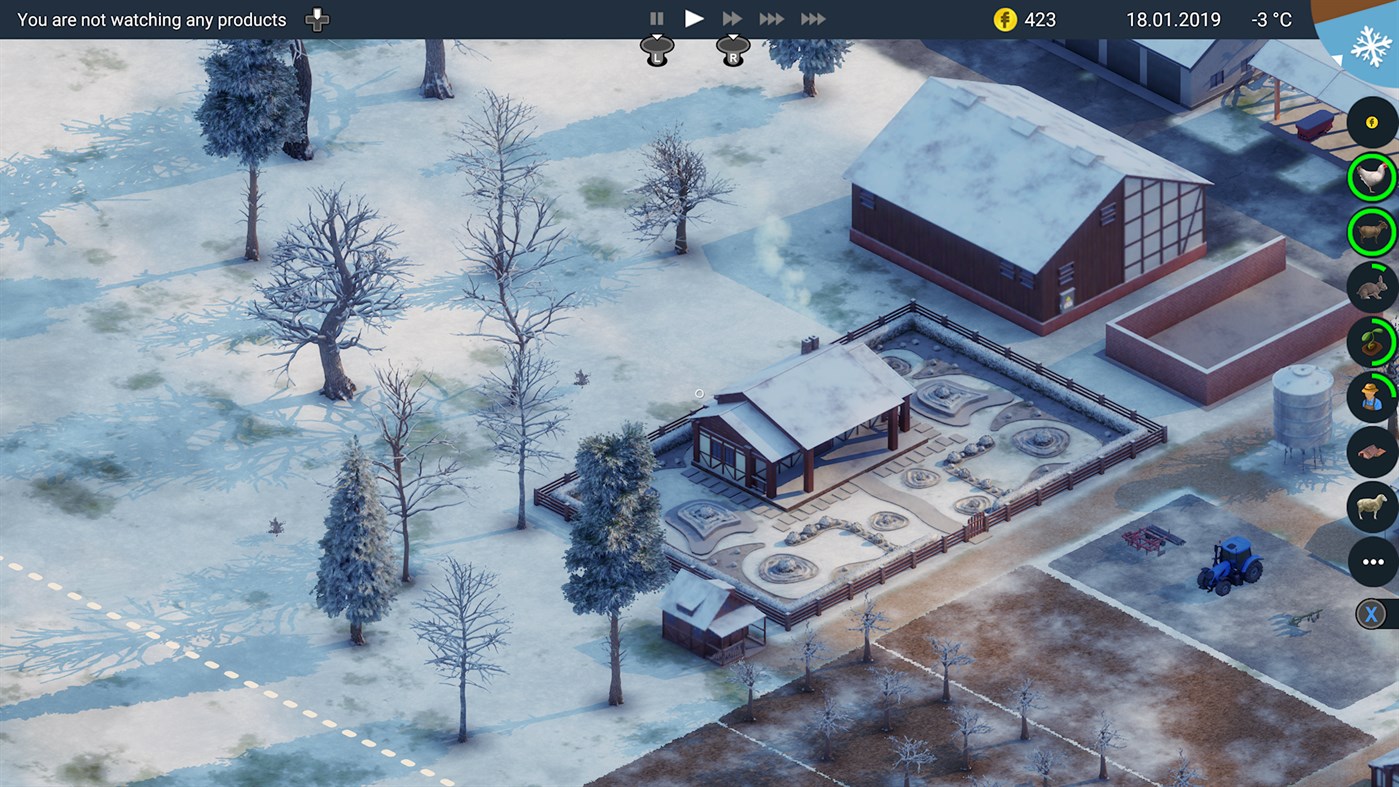Open the R stick control indicator
The height and width of the screenshot is (787, 1399).
pos(733,47)
